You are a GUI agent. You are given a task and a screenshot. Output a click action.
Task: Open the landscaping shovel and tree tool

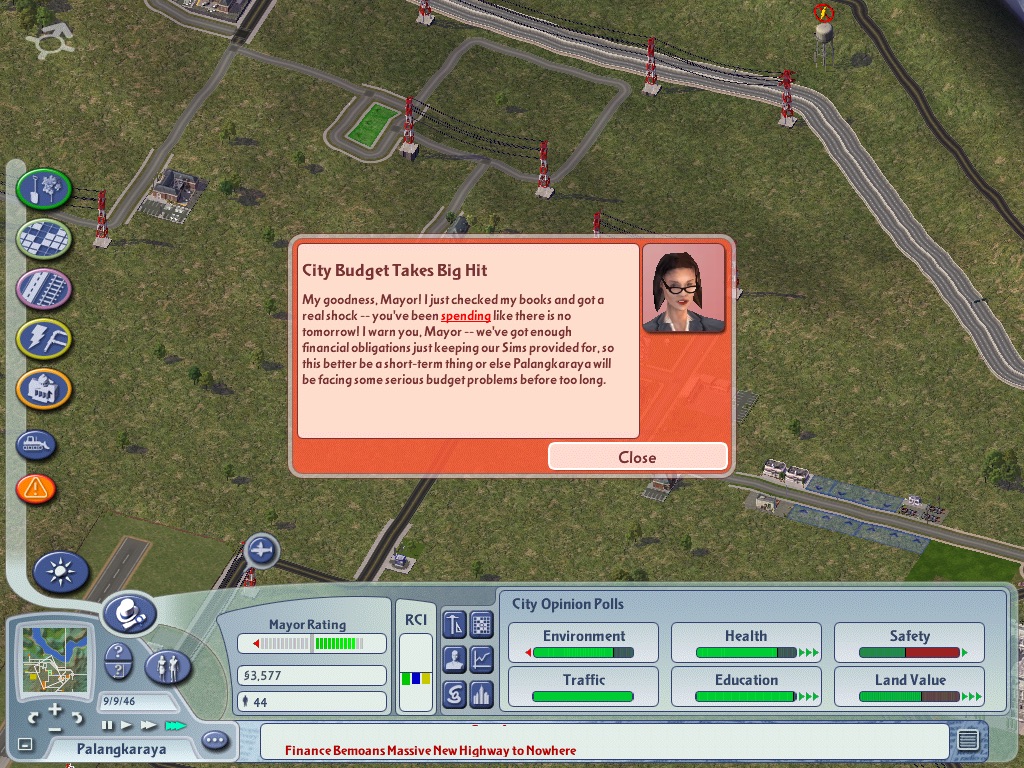coord(44,189)
